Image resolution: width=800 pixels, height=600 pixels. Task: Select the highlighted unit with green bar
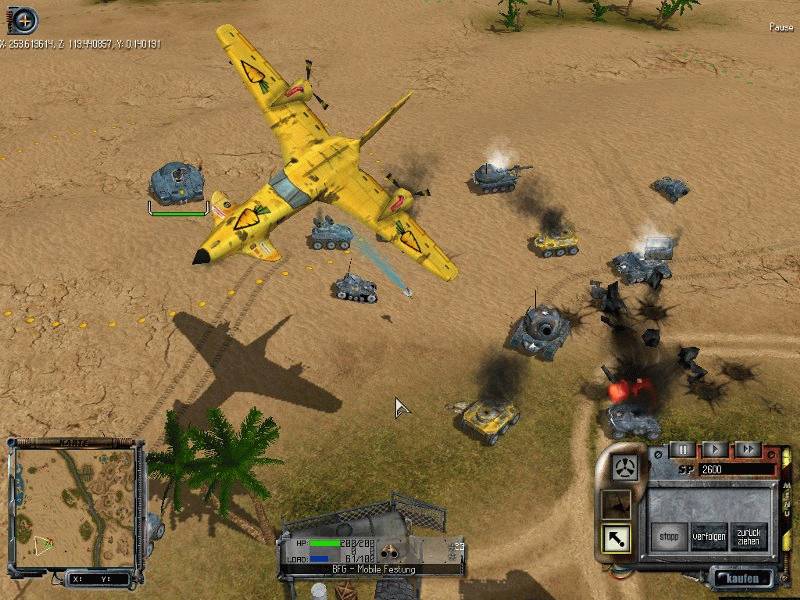click(178, 183)
